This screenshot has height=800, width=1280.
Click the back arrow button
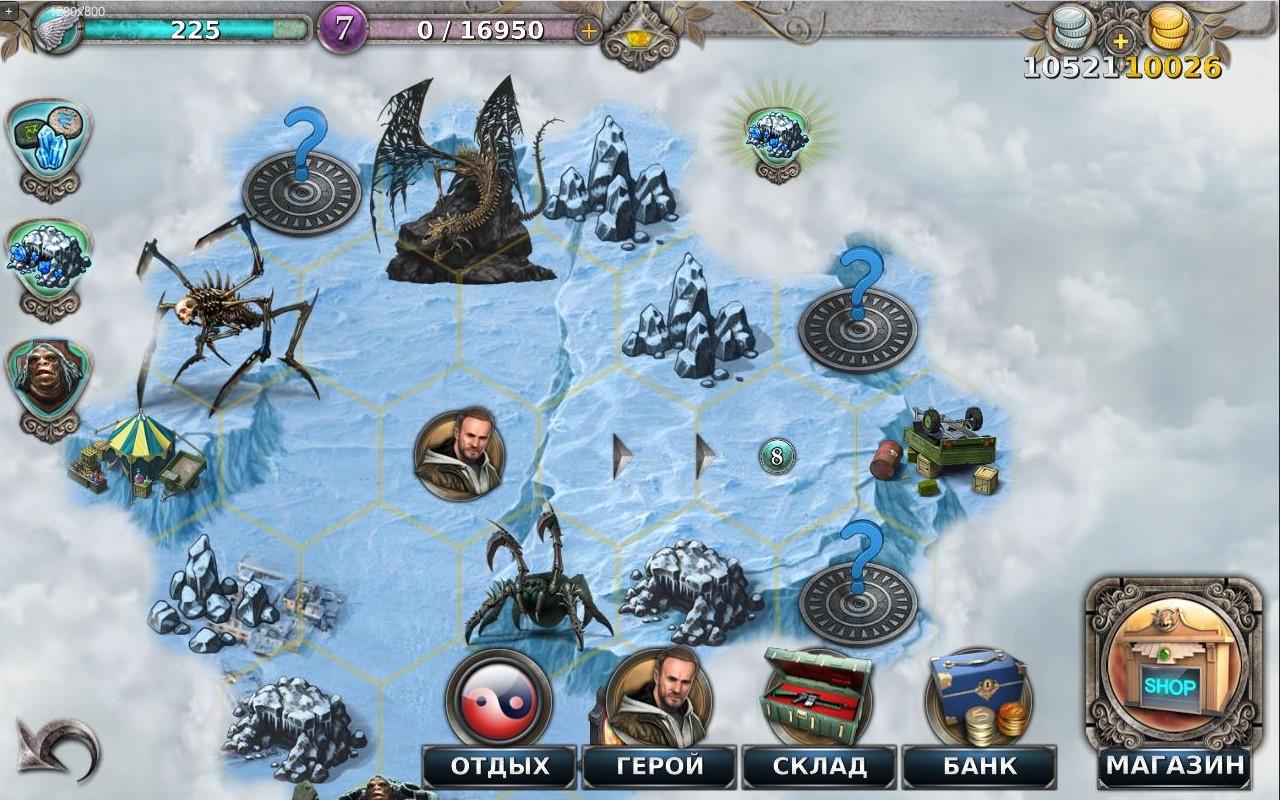[57, 748]
